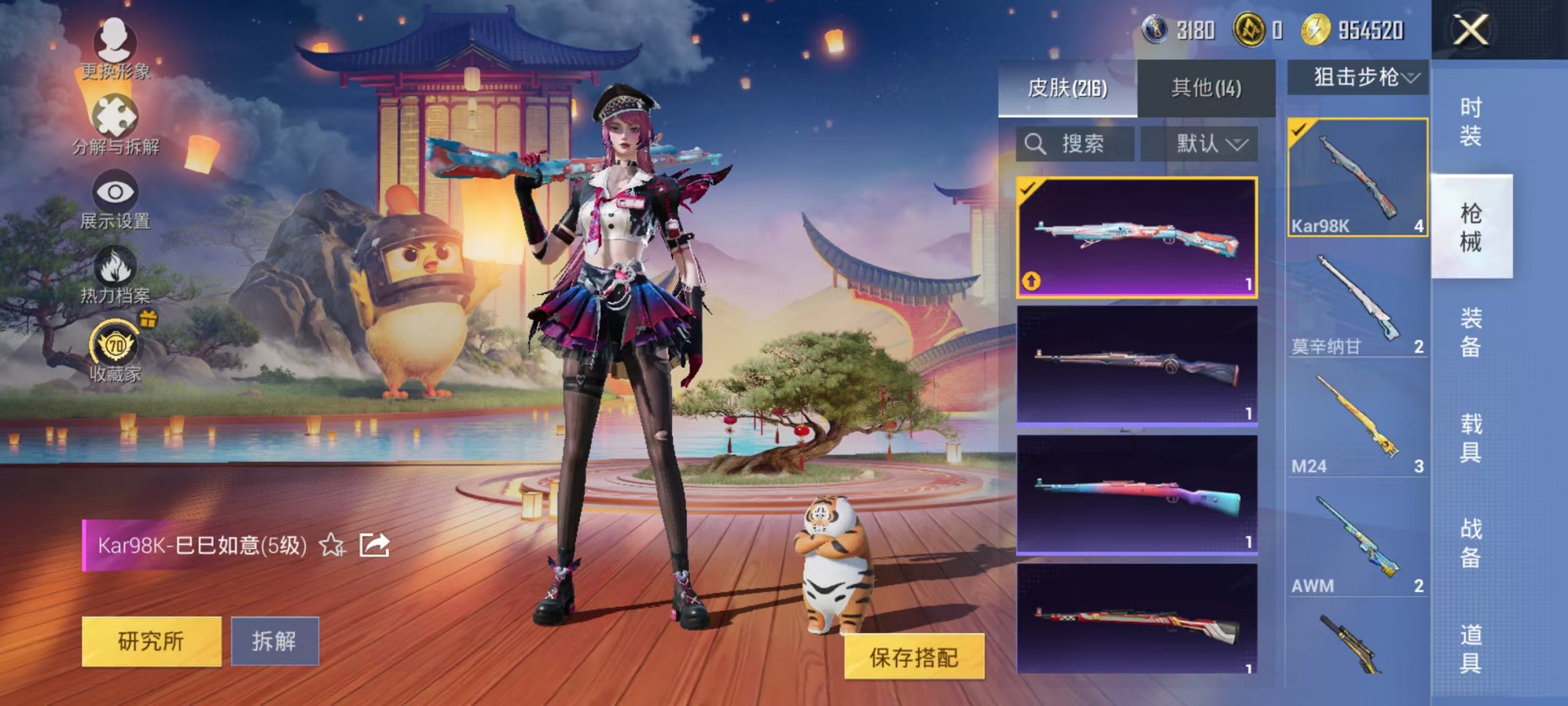The height and width of the screenshot is (706, 1568).
Task: Switch to the 载具 vehicles tab
Action: click(1471, 438)
